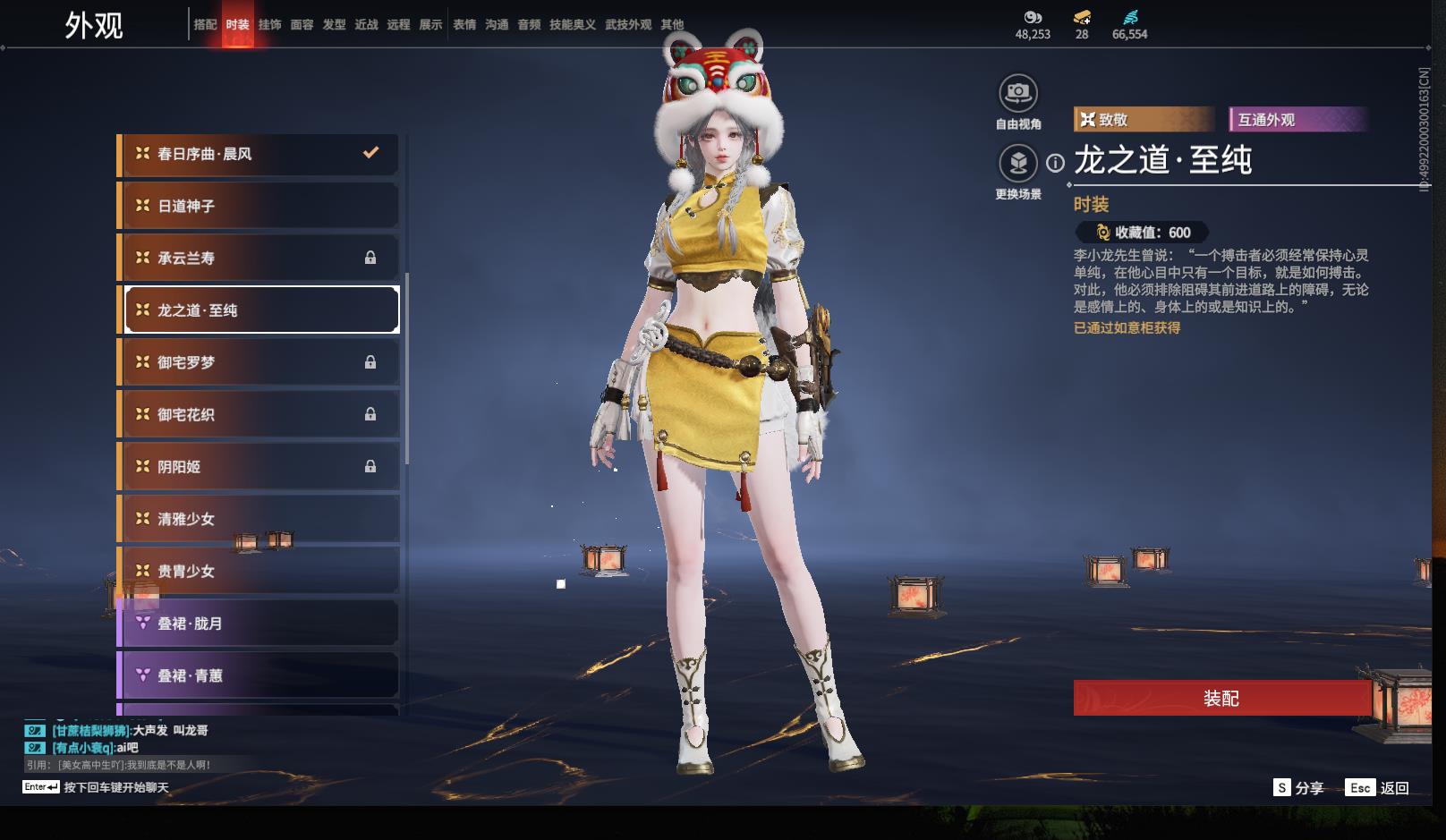Click 返回 to go back
This screenshot has width=1446, height=840.
1378,788
